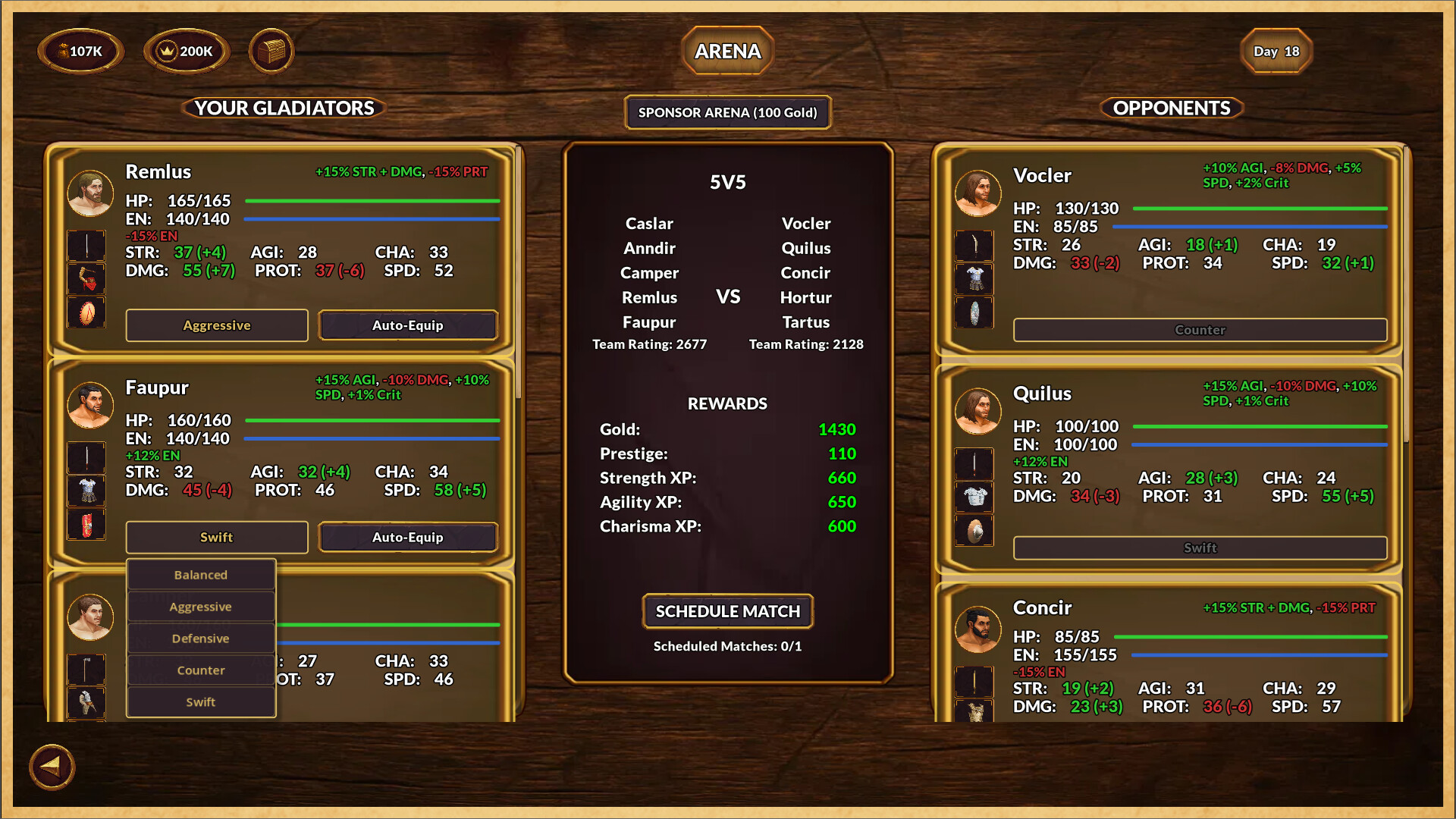This screenshot has width=1456, height=819.
Task: Click Vocler's armor equipment icon
Action: click(x=974, y=278)
